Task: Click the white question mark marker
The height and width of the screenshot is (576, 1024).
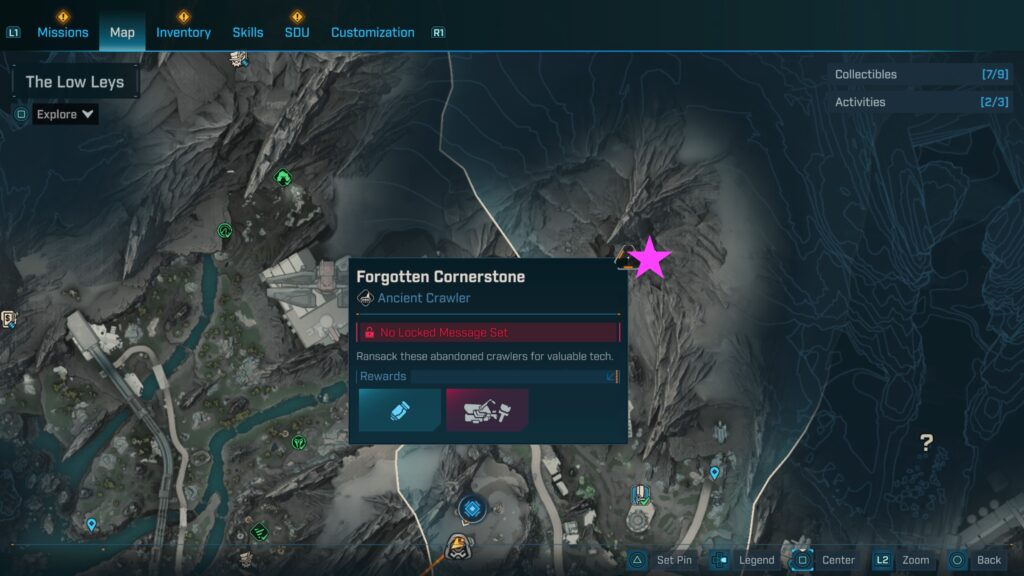Action: coord(927,442)
